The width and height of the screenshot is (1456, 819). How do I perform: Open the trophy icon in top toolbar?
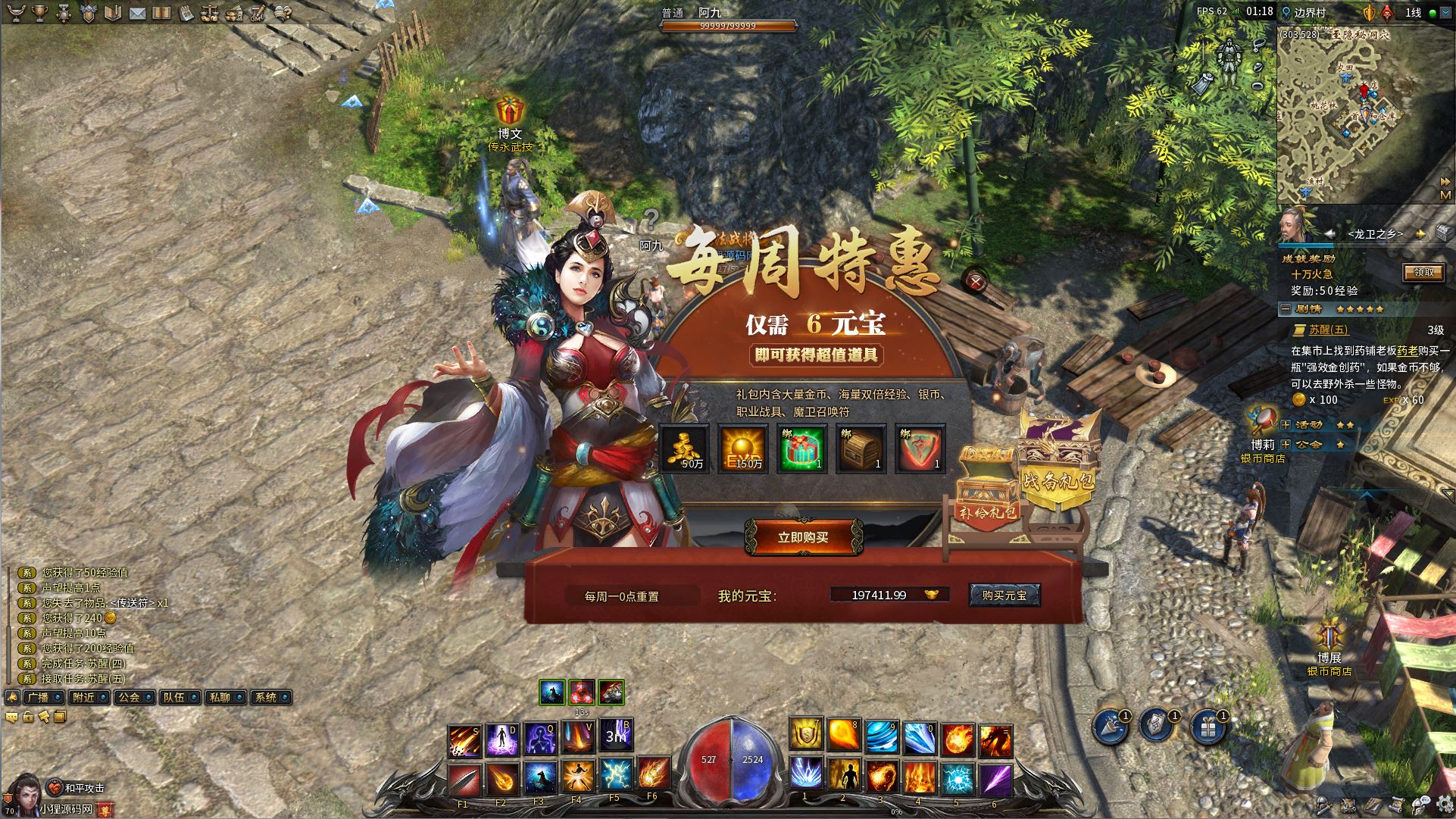click(39, 12)
